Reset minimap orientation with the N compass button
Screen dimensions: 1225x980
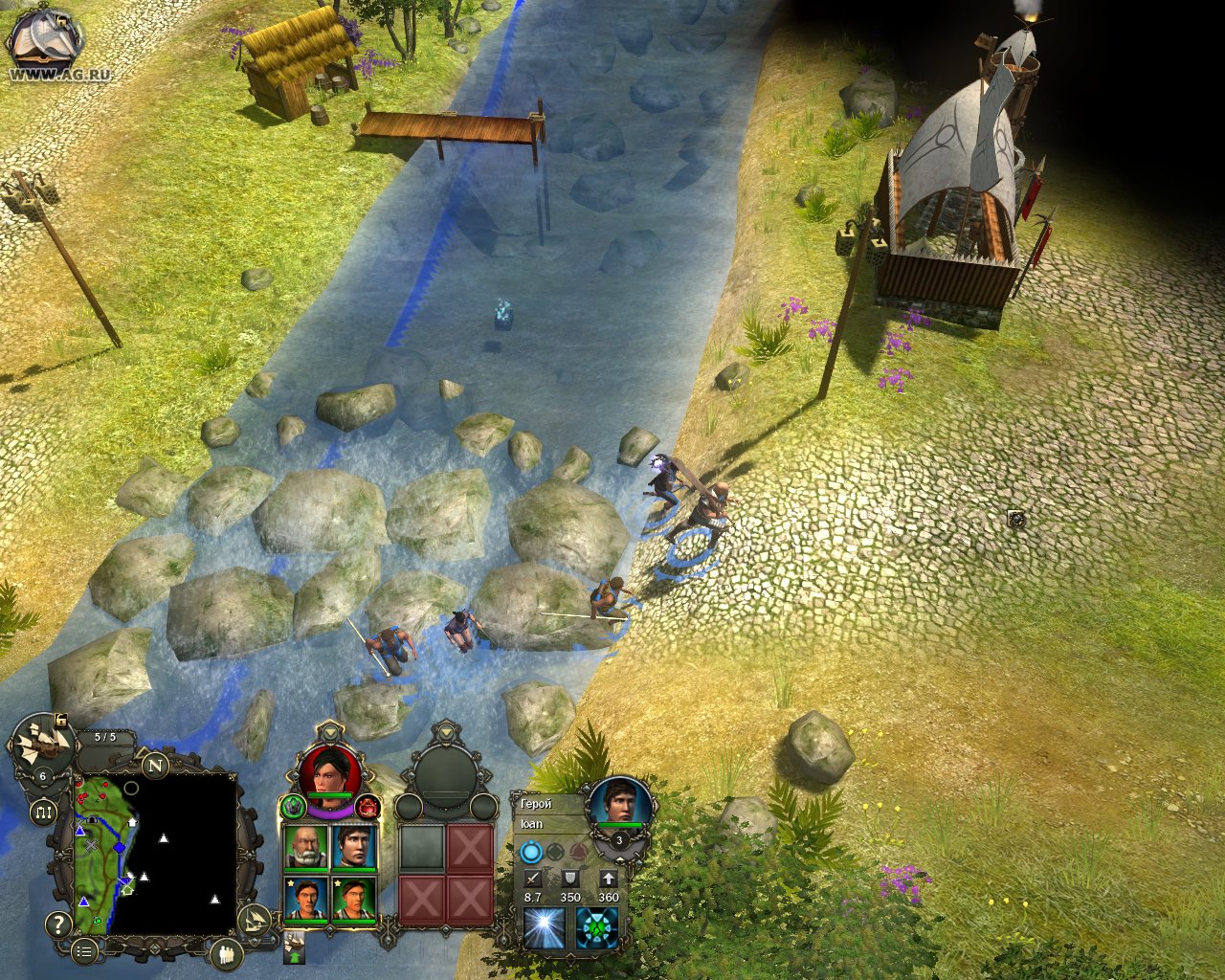155,764
